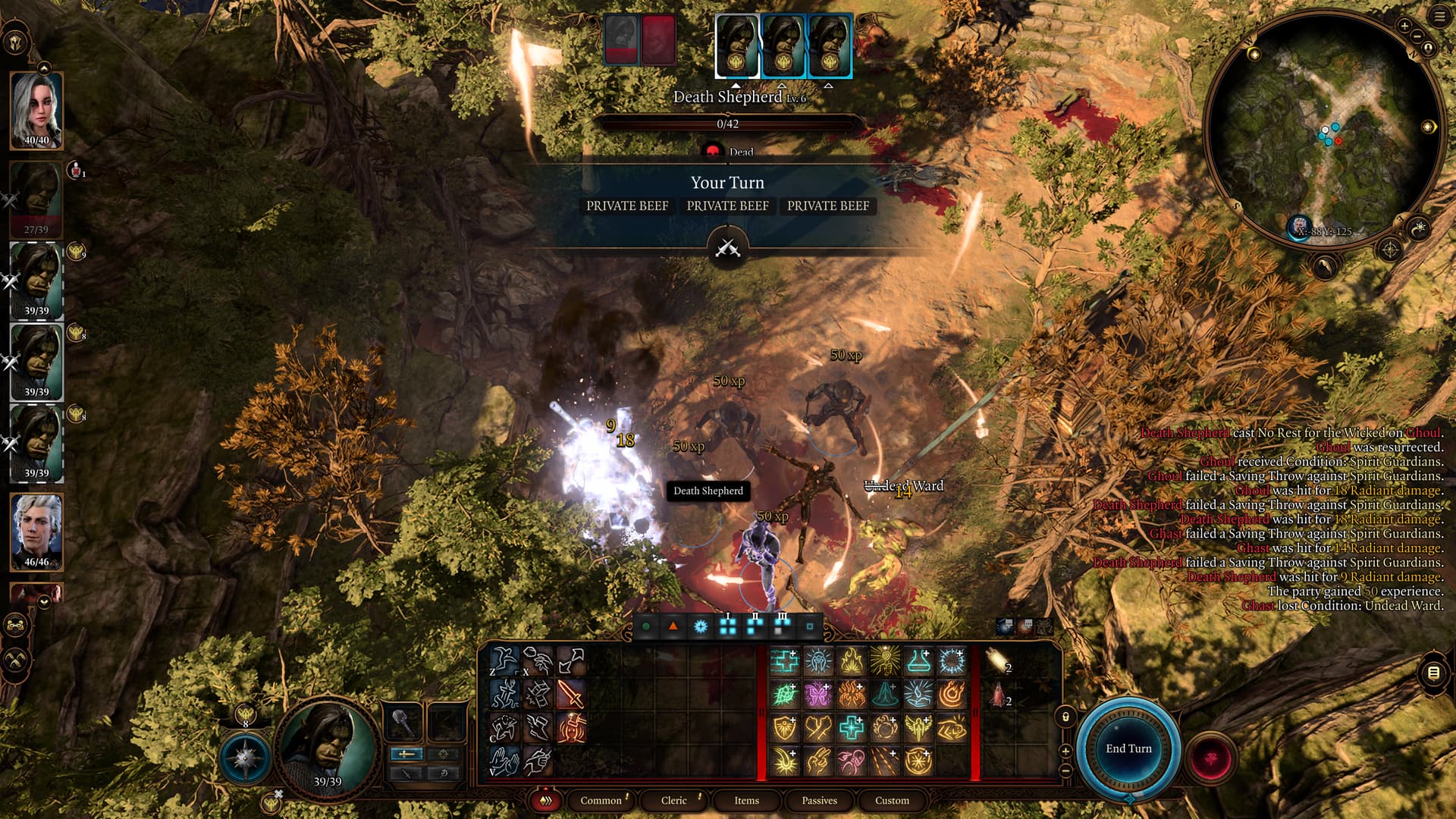
Task: Cast the orange flame spell in the top row
Action: coord(851,661)
